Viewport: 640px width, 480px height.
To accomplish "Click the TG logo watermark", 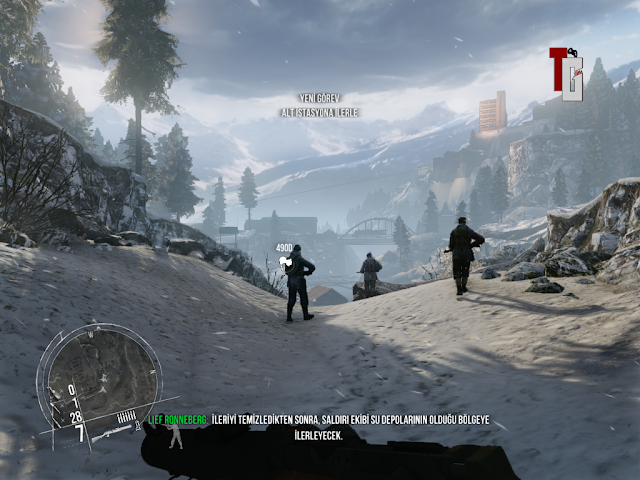I will coord(566,73).
